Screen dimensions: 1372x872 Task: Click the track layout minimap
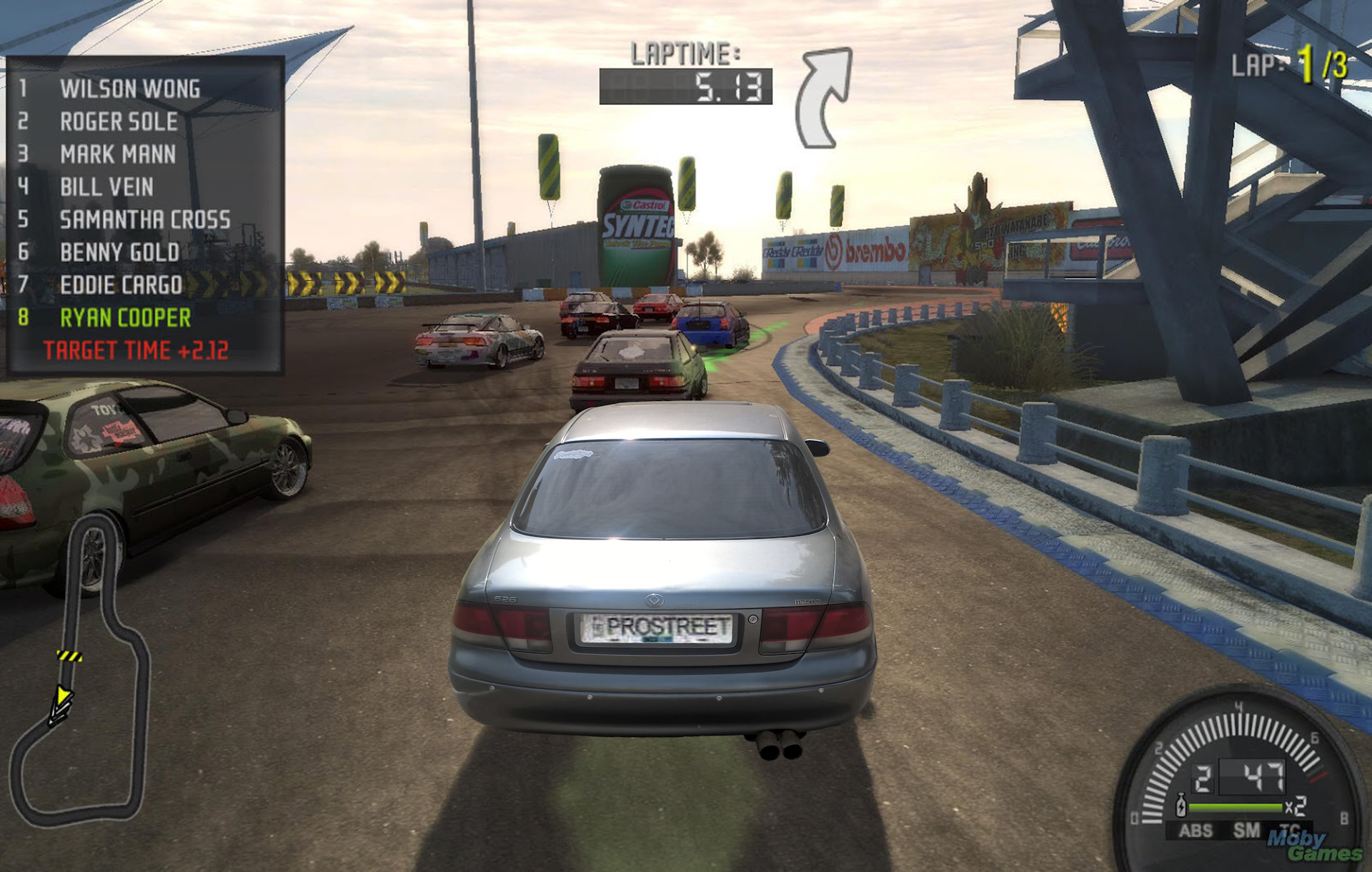(x=80, y=672)
